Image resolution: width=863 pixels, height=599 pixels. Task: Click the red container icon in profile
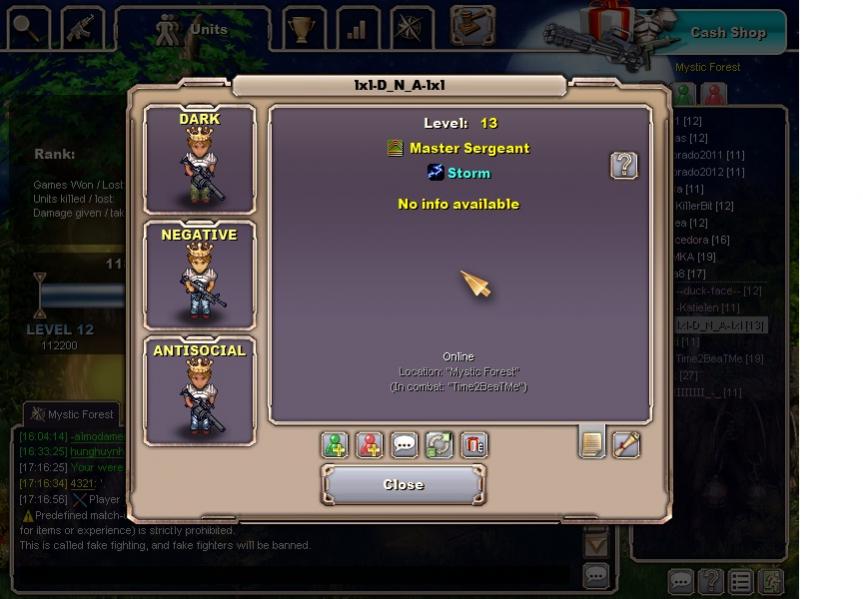[474, 445]
